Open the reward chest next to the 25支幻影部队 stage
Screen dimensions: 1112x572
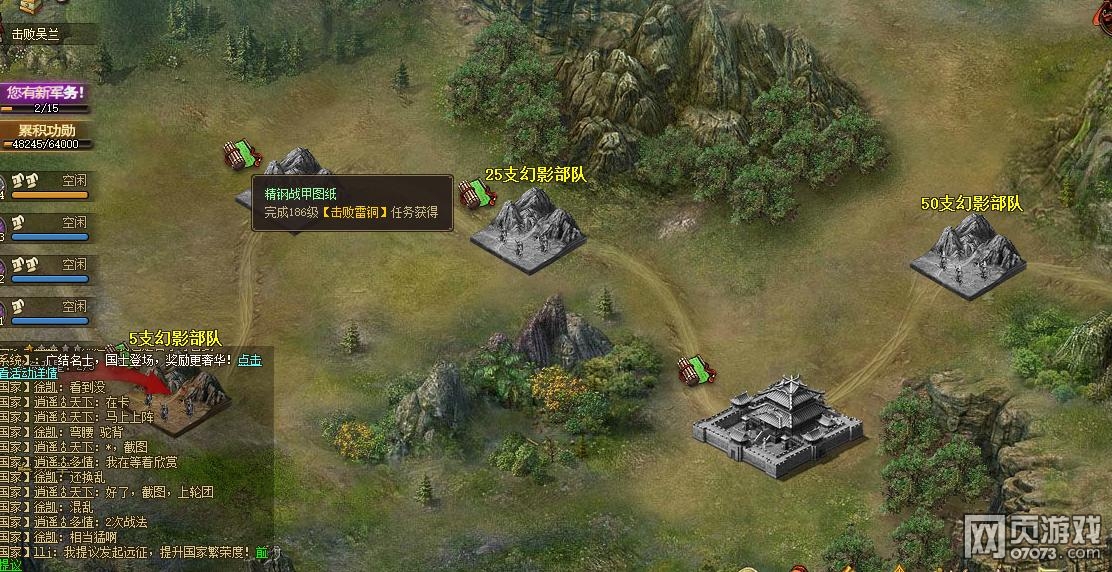pyautogui.click(x=473, y=192)
